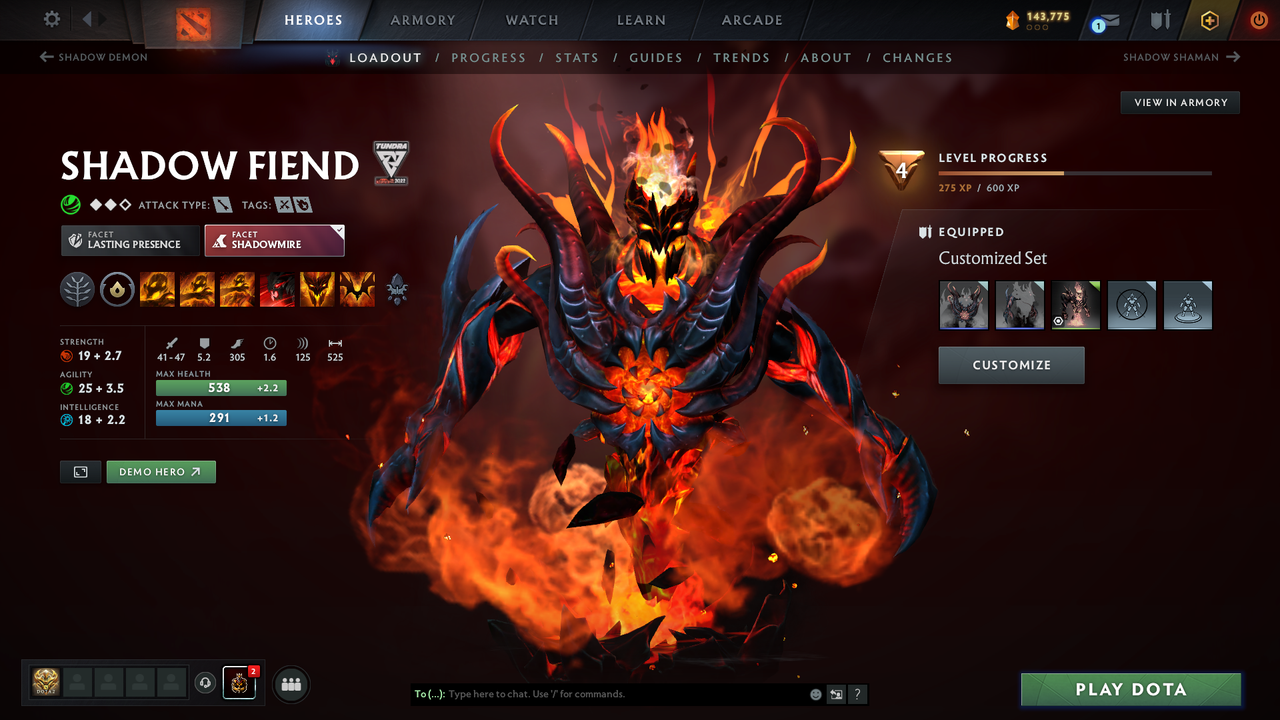Switch to the STATS tab

[x=577, y=57]
